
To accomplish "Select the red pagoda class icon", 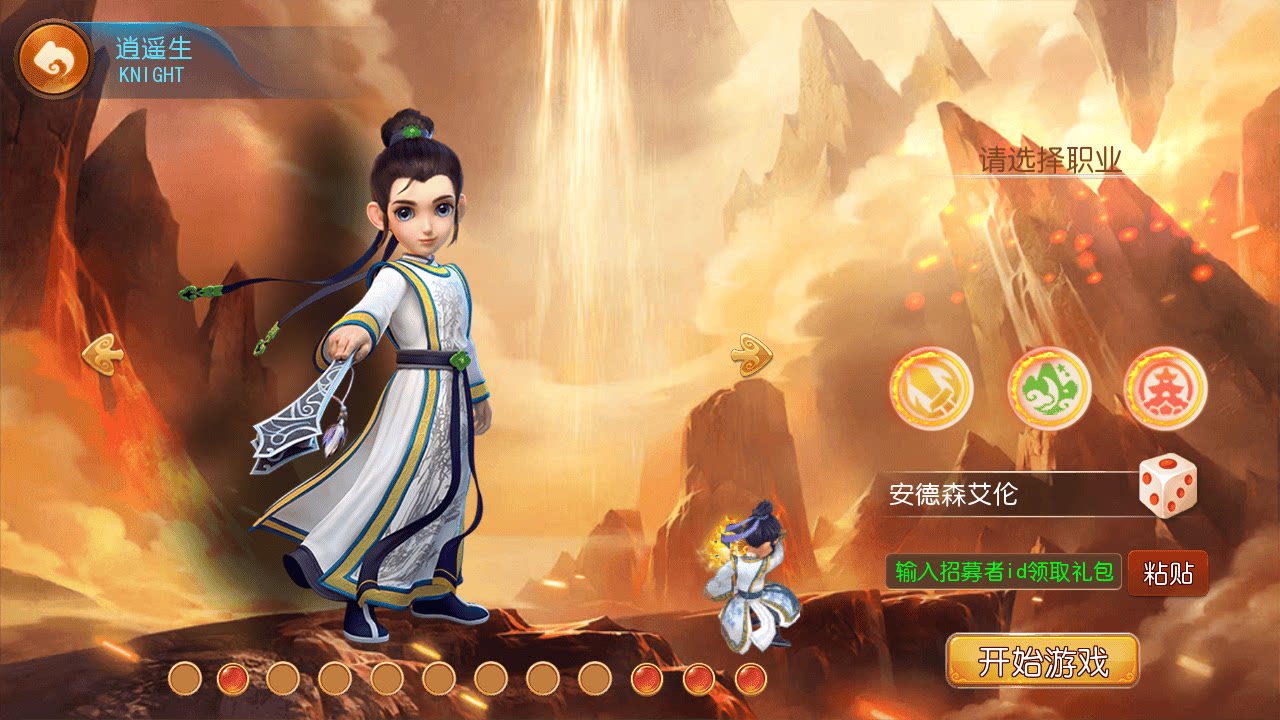I will click(1163, 388).
